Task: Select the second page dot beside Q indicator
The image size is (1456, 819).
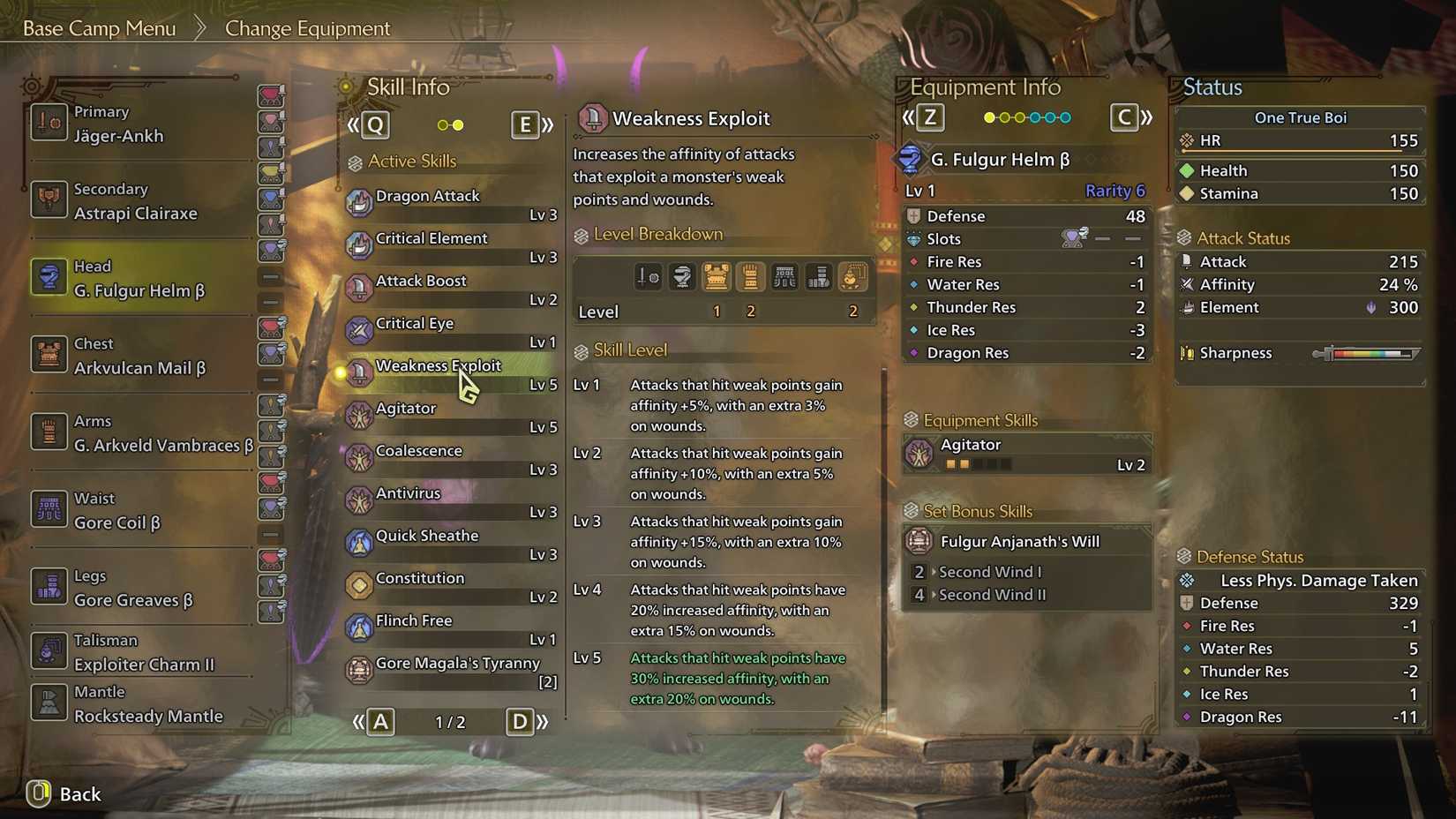Action: tap(460, 124)
